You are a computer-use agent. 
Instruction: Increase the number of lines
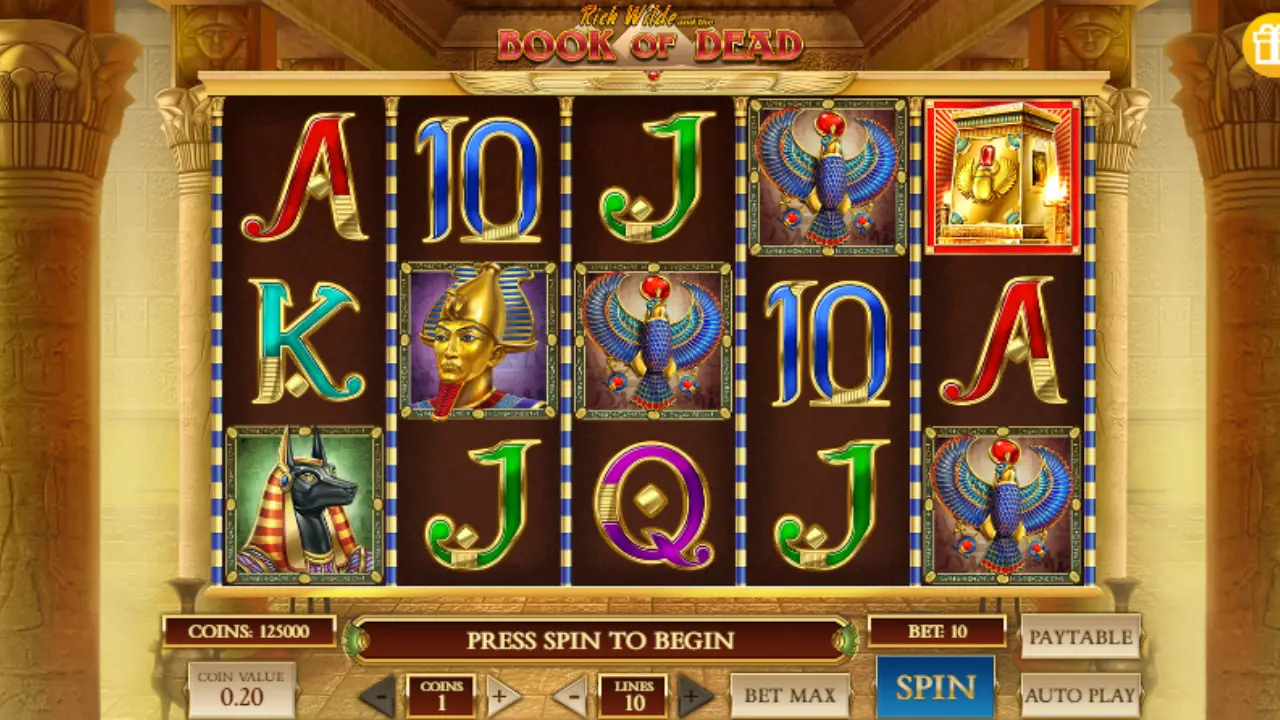click(x=696, y=695)
